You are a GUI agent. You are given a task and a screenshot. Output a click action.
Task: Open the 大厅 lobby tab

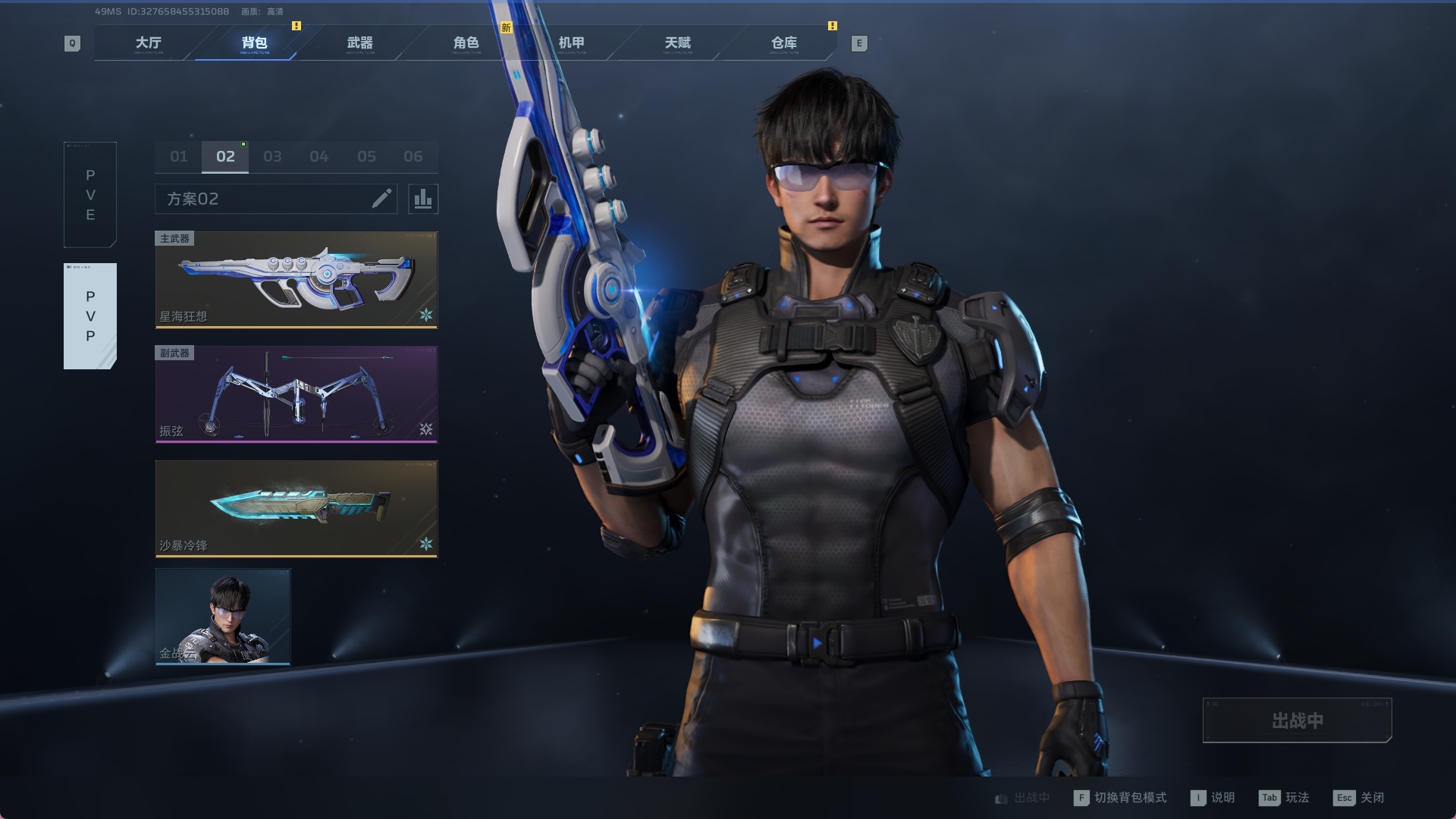coord(149,43)
